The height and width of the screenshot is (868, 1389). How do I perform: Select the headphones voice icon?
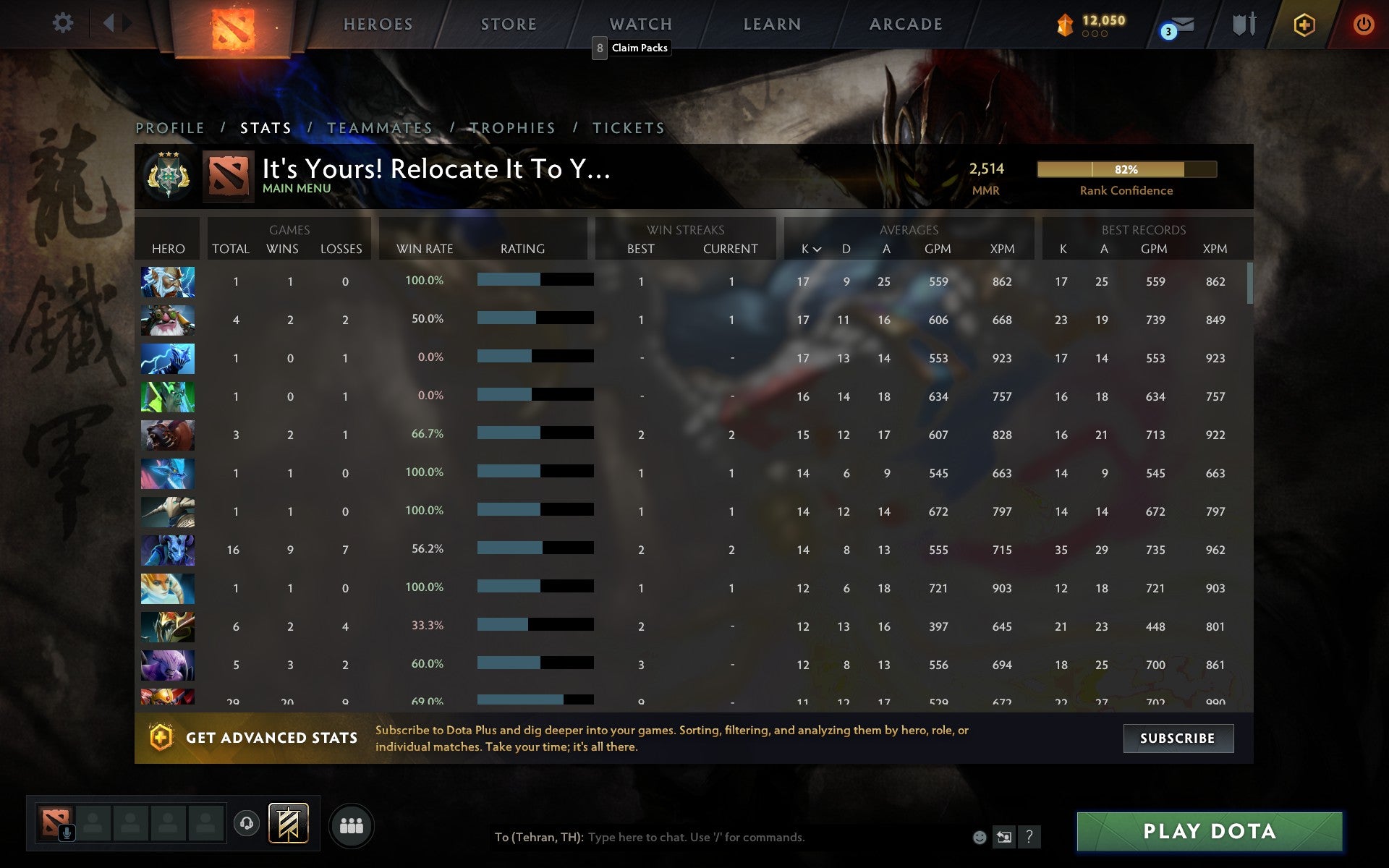(248, 823)
